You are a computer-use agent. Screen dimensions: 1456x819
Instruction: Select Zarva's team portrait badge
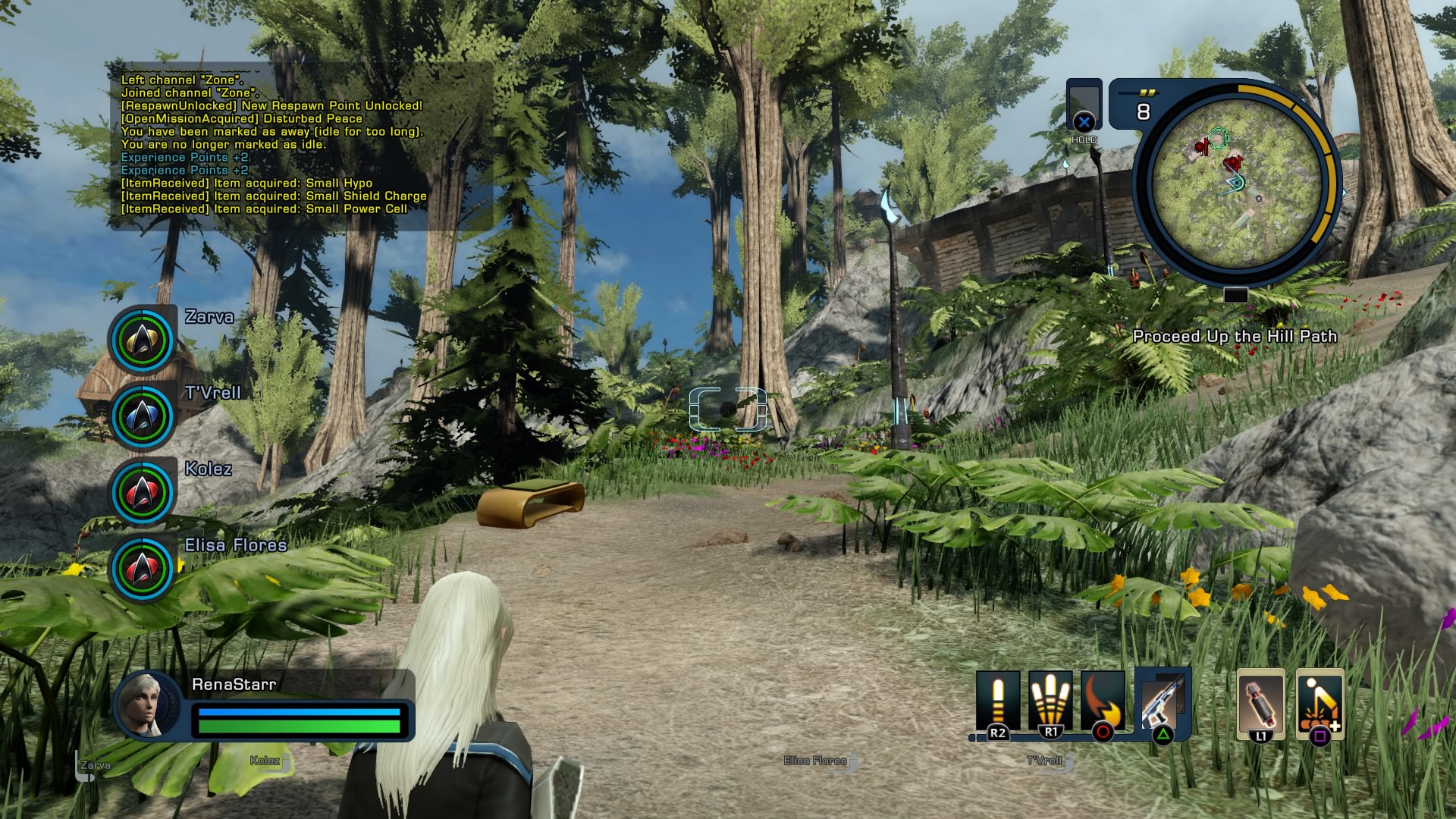click(143, 340)
